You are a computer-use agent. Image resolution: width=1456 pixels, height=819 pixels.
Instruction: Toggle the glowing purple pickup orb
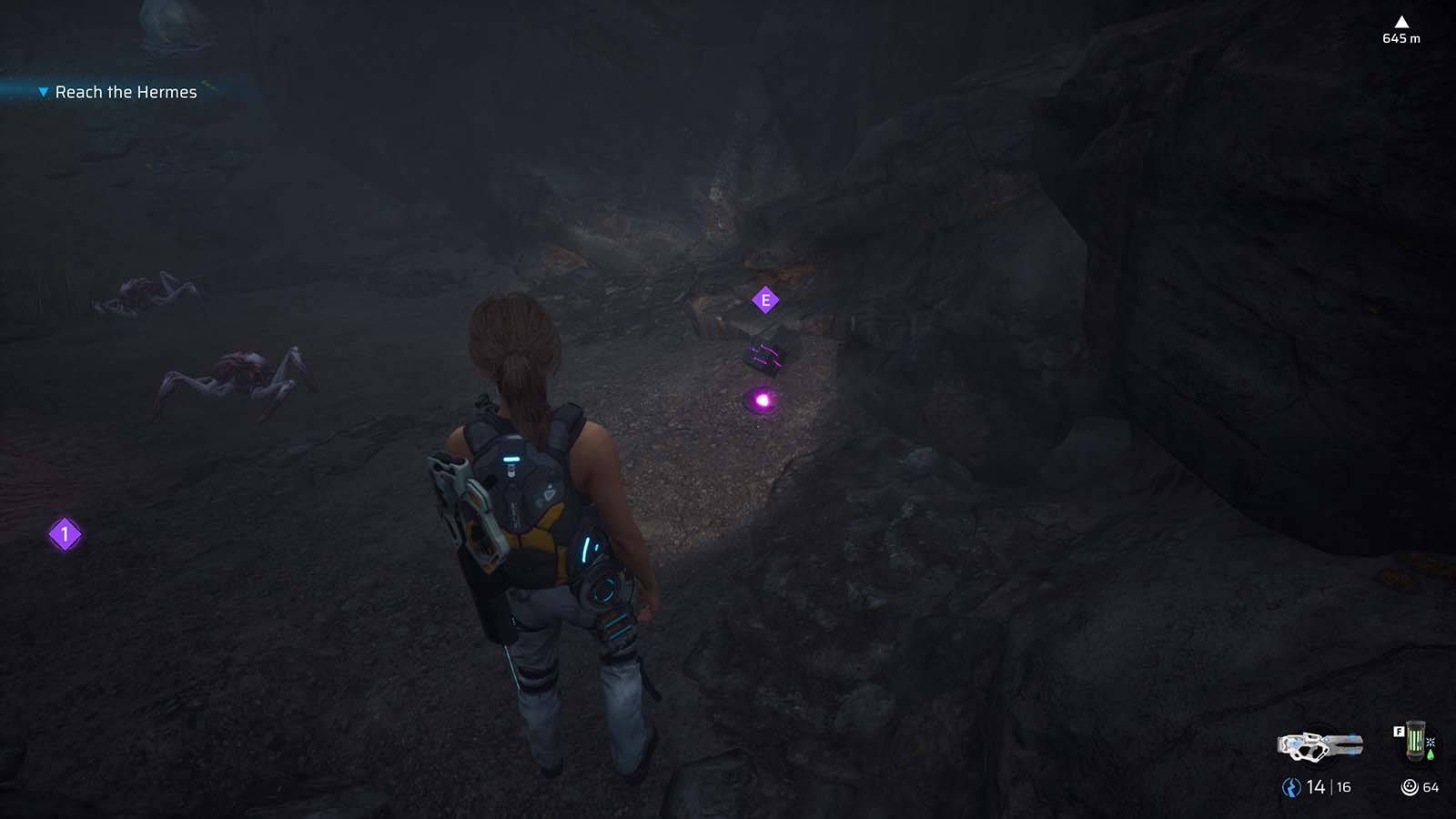[x=761, y=399]
